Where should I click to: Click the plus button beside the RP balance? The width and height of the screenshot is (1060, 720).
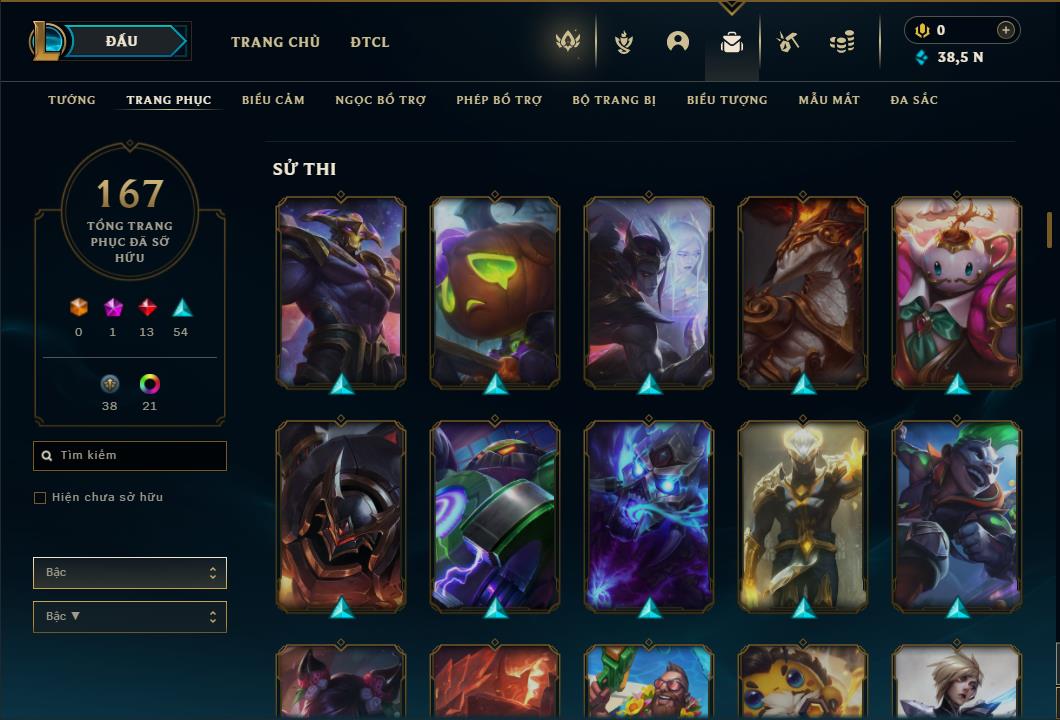(x=1006, y=30)
